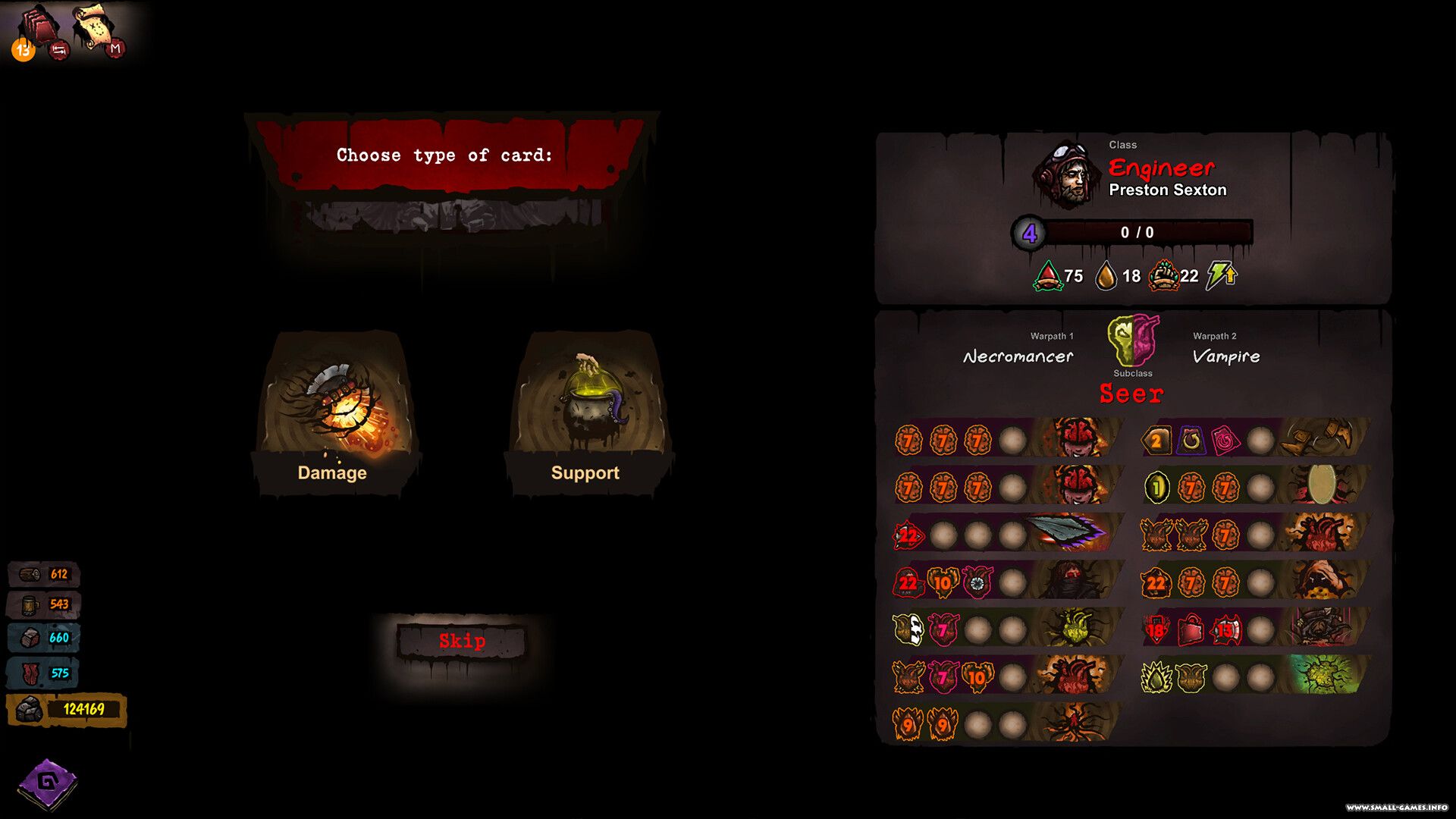The height and width of the screenshot is (819, 1456).
Task: Open the red card deck
Action: coord(39,27)
